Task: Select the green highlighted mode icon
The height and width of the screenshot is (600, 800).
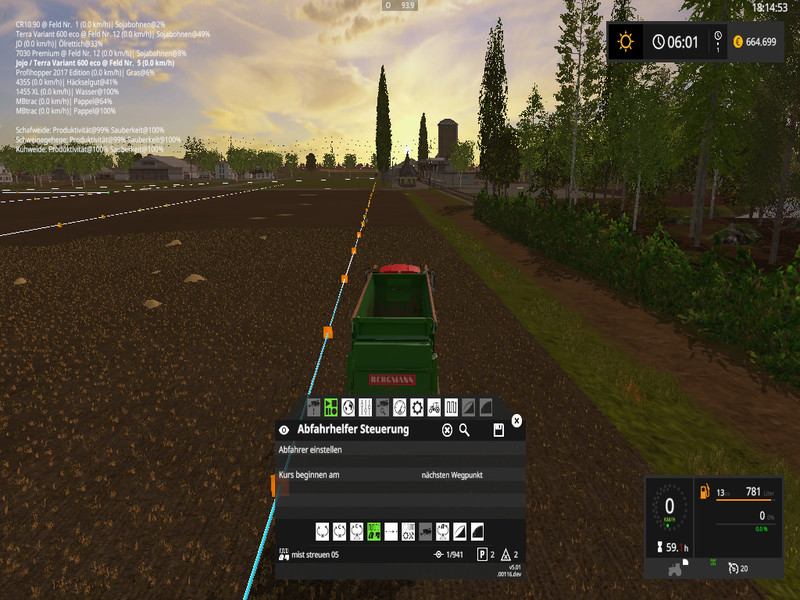Action: [374, 530]
